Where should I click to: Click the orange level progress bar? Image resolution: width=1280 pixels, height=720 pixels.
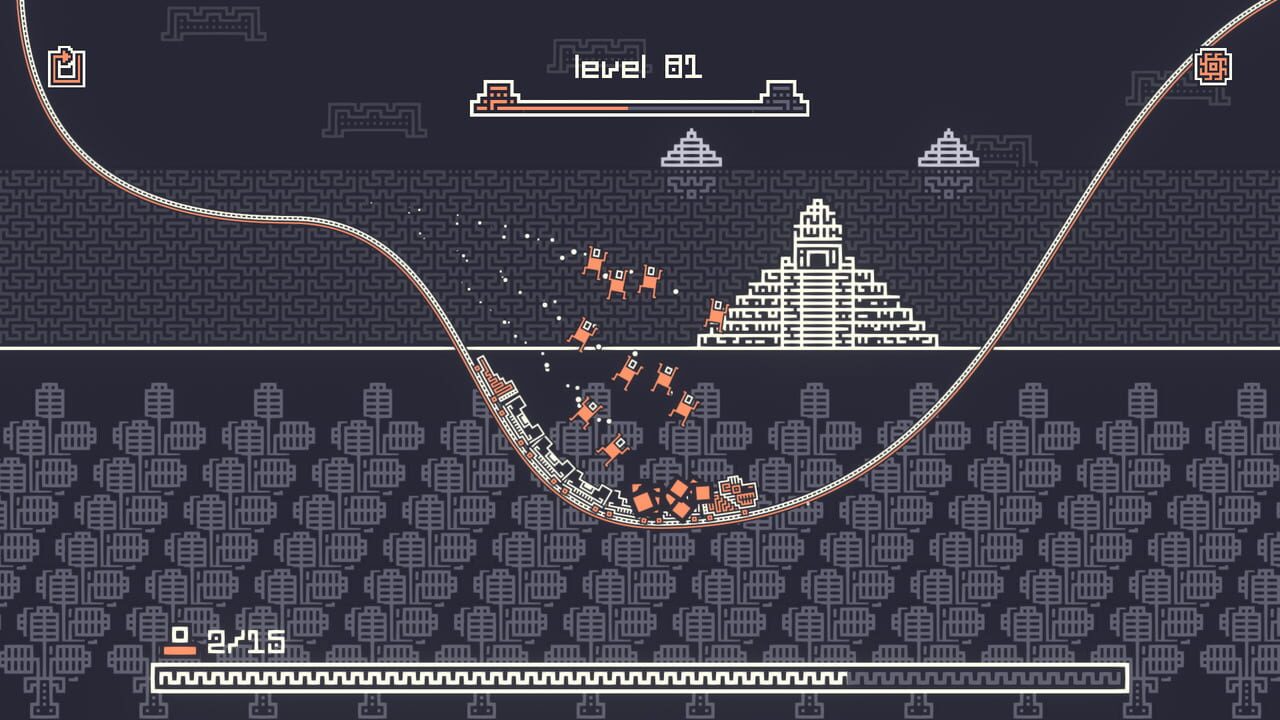pos(560,104)
